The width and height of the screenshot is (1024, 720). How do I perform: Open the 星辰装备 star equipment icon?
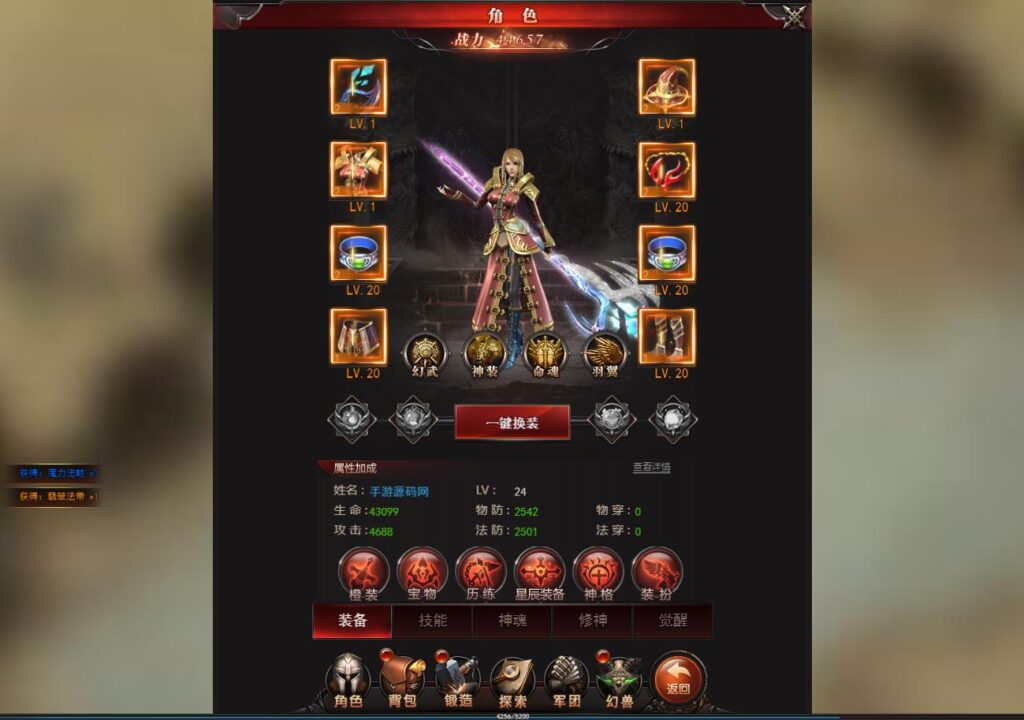point(539,573)
